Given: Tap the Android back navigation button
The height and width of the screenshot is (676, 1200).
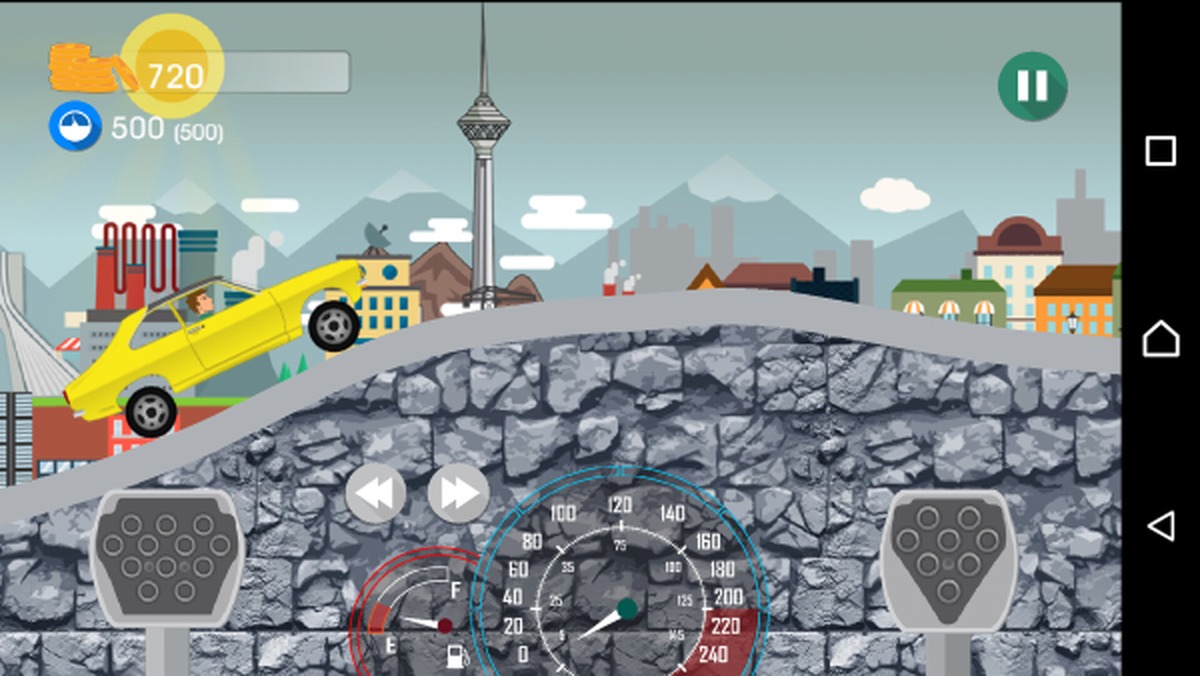Looking at the screenshot, I should (x=1160, y=526).
